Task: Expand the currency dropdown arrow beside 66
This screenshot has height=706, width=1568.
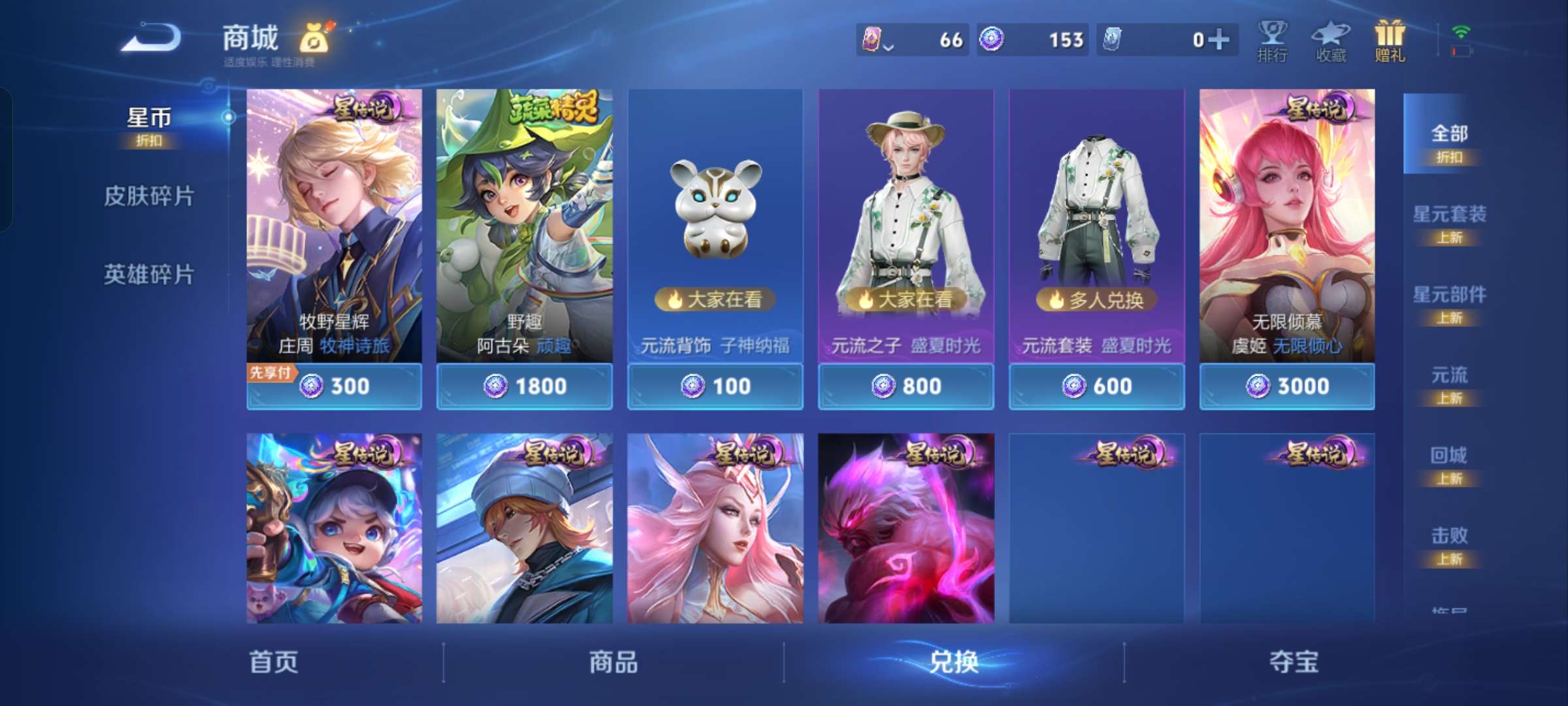Action: [x=889, y=43]
